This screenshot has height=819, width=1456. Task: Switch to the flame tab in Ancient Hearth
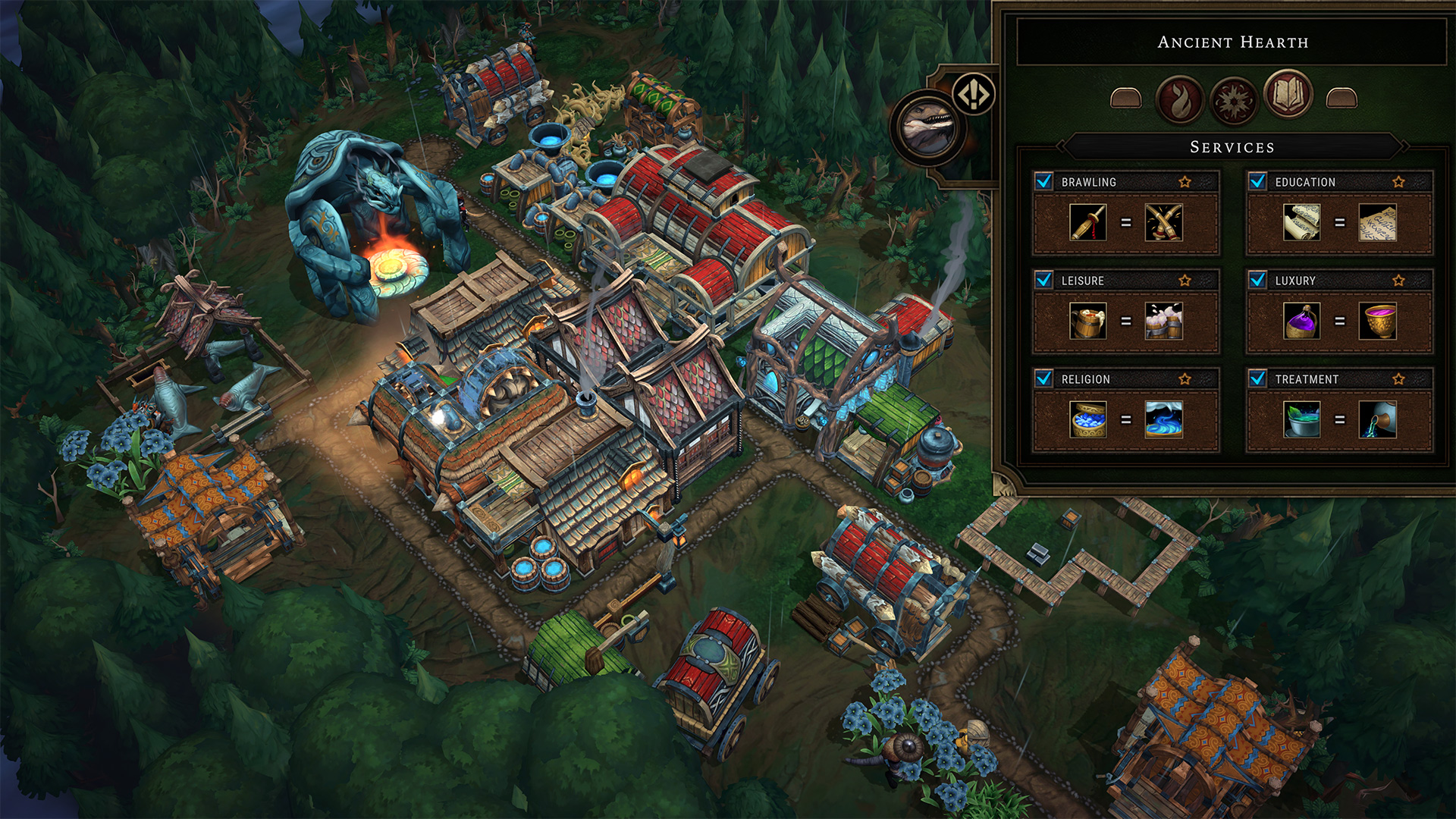click(x=1179, y=99)
